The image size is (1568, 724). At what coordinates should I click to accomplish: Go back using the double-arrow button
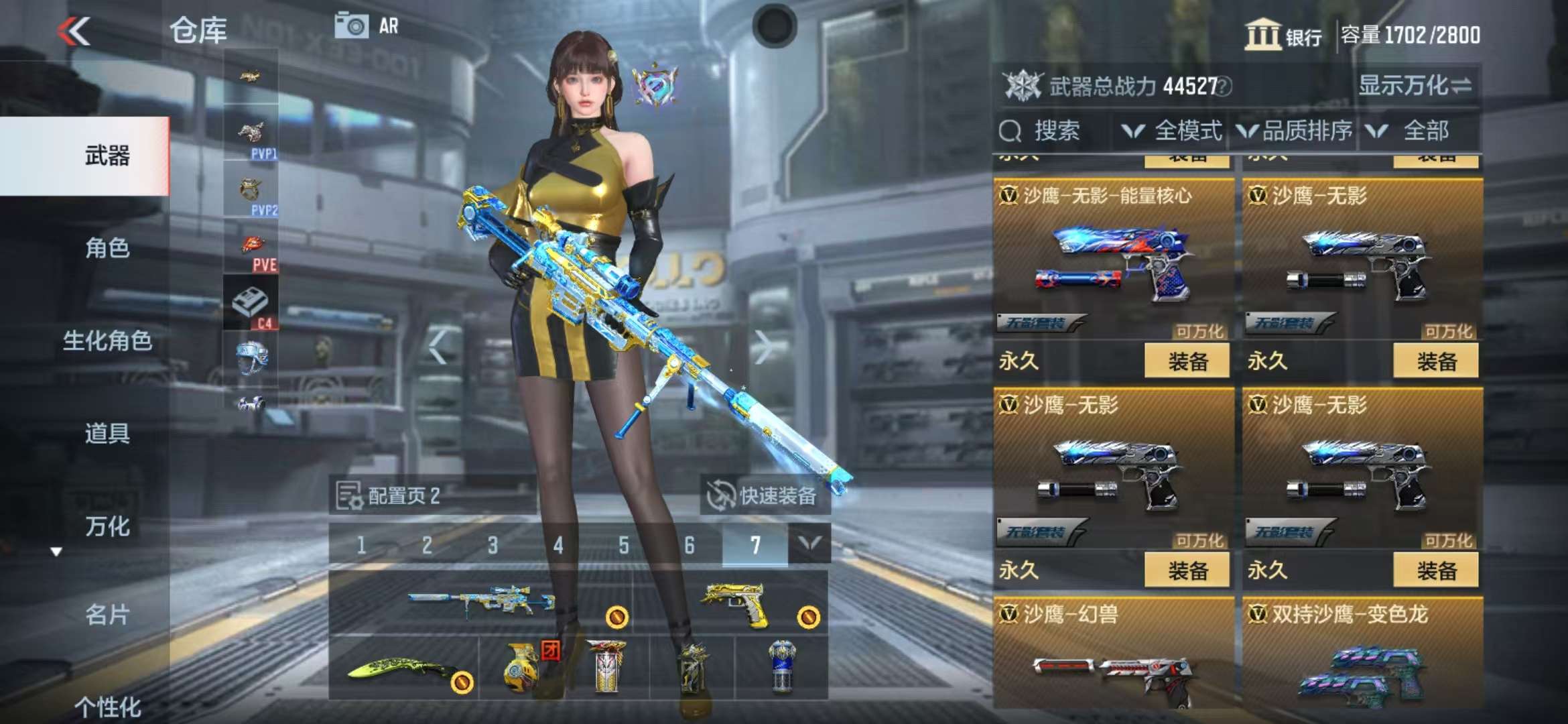(x=74, y=31)
